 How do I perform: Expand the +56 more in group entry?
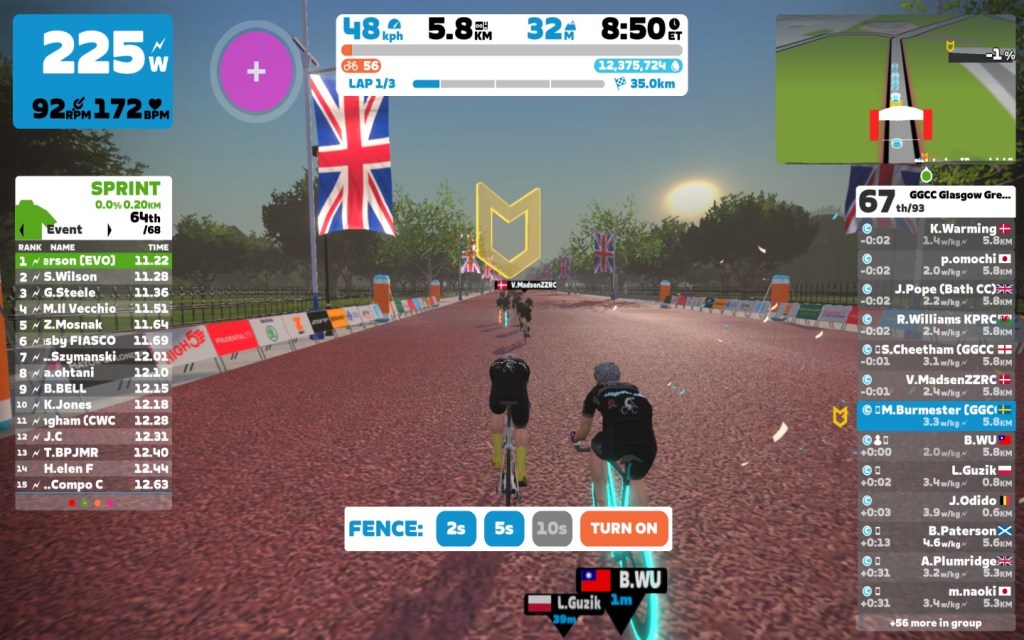pos(936,622)
